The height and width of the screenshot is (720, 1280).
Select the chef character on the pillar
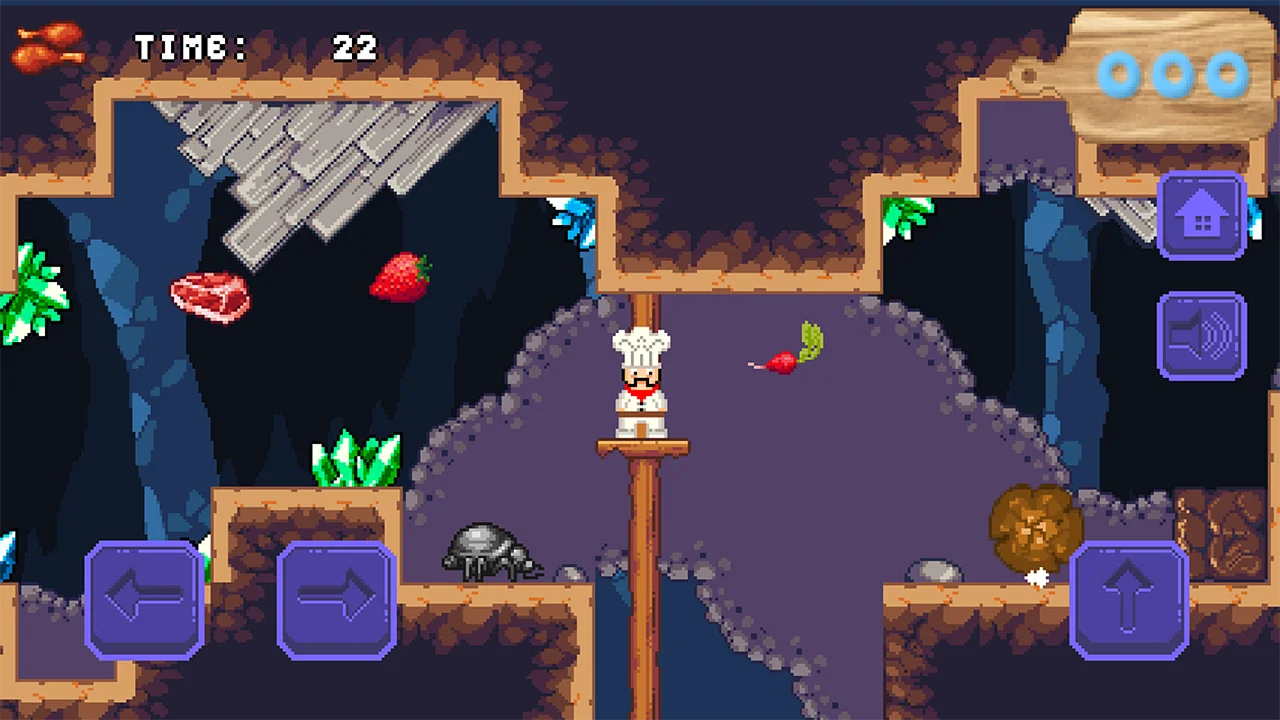[x=640, y=380]
